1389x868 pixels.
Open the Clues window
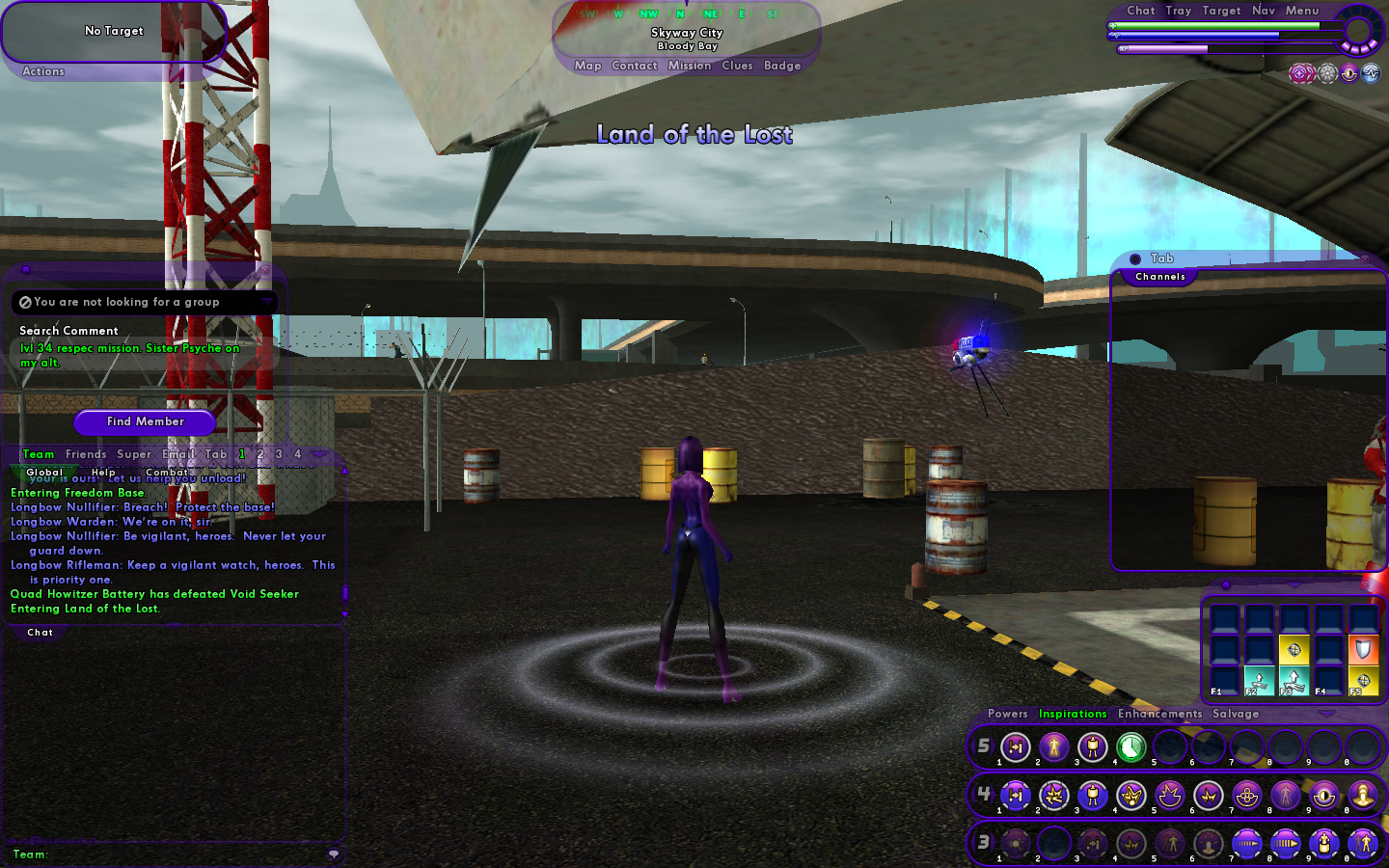pos(737,66)
